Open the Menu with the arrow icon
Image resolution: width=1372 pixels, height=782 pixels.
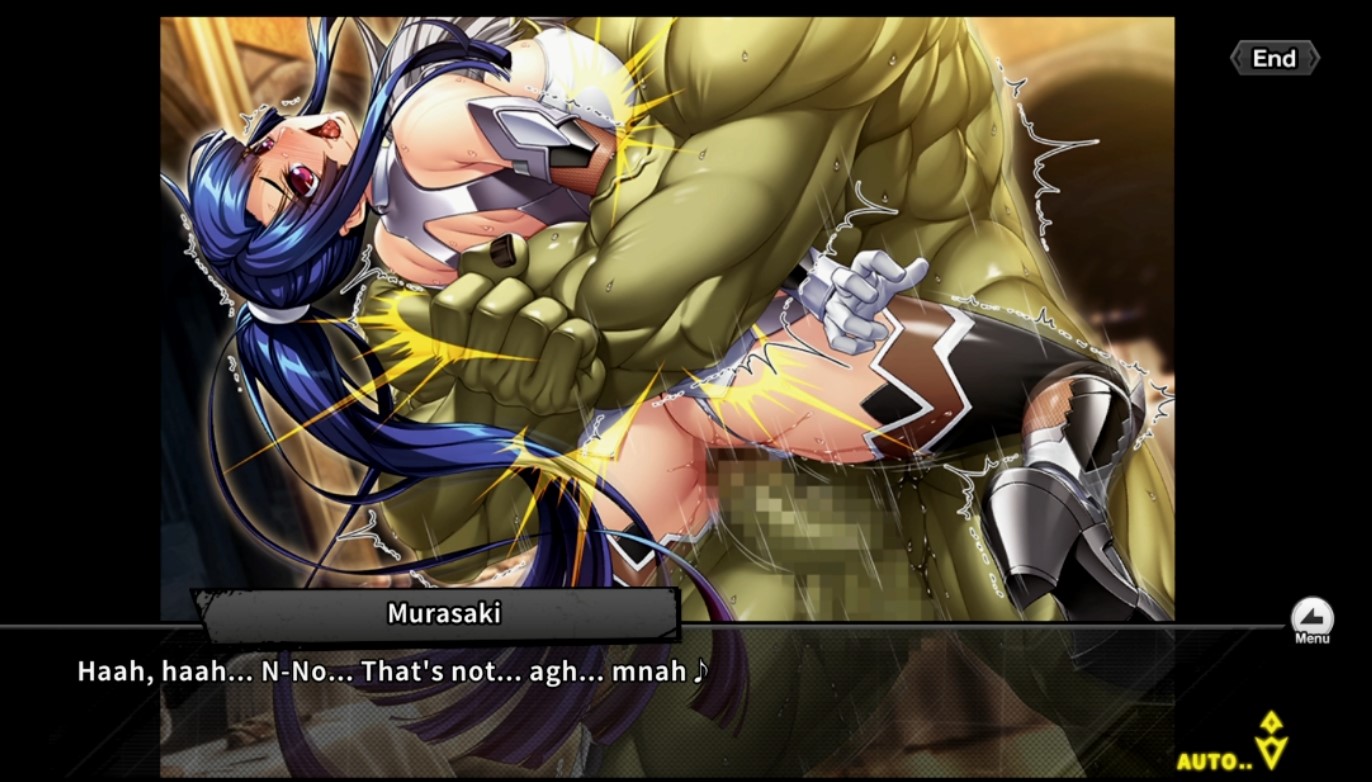tap(1311, 618)
